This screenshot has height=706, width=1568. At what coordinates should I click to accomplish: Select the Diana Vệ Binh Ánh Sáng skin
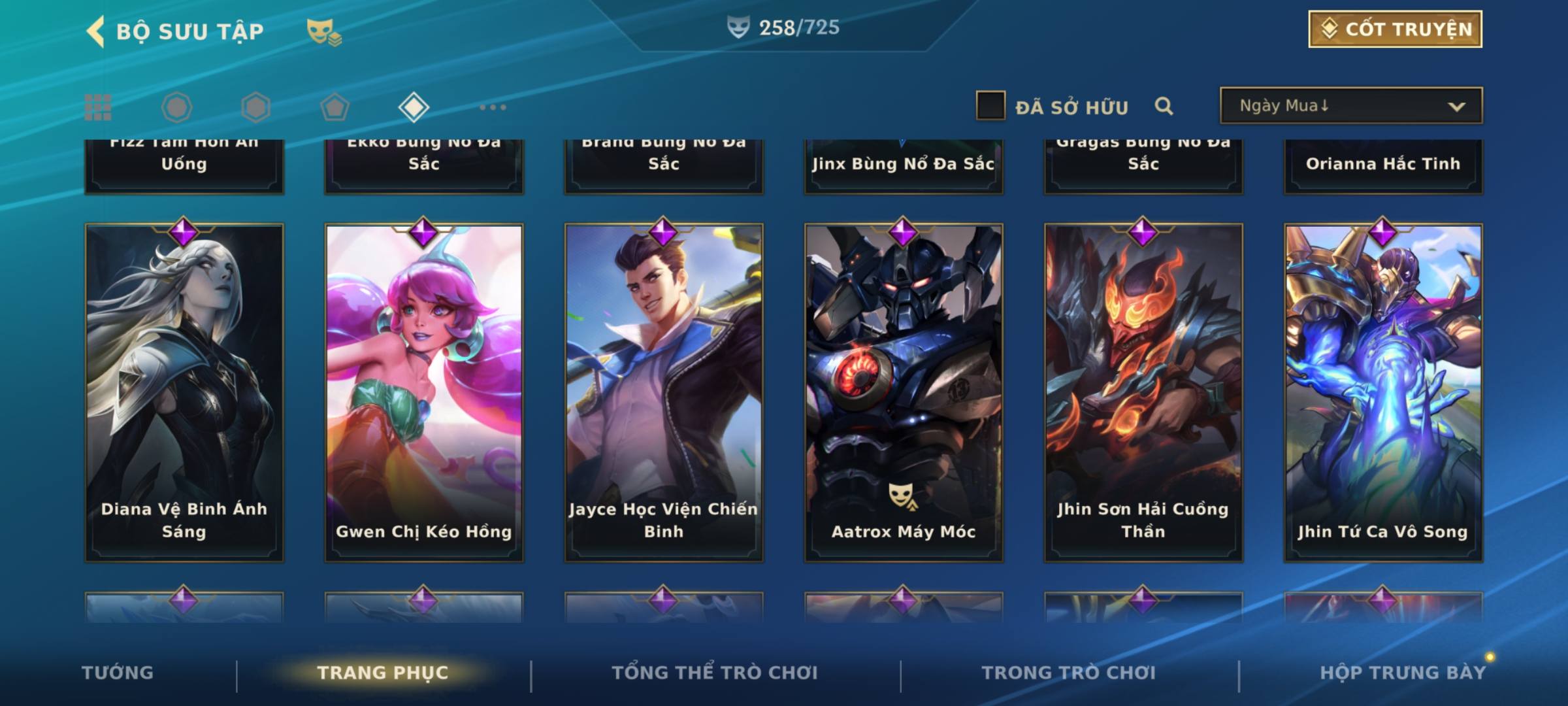(184, 392)
